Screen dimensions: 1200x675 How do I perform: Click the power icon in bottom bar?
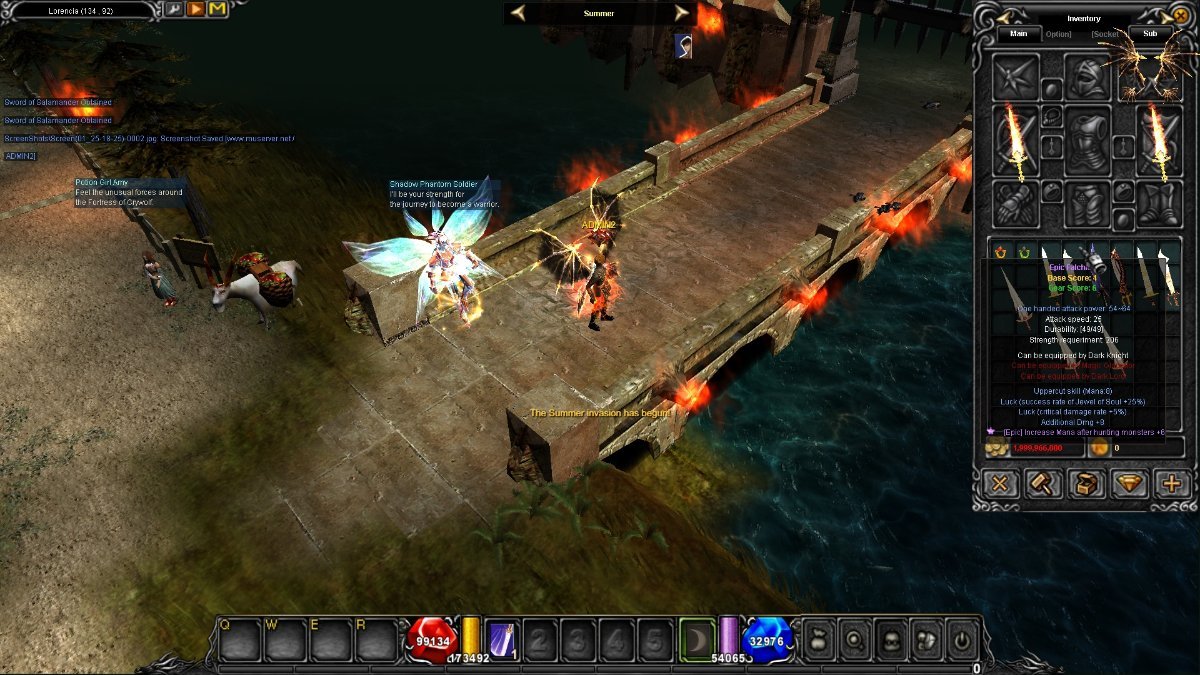click(x=961, y=638)
